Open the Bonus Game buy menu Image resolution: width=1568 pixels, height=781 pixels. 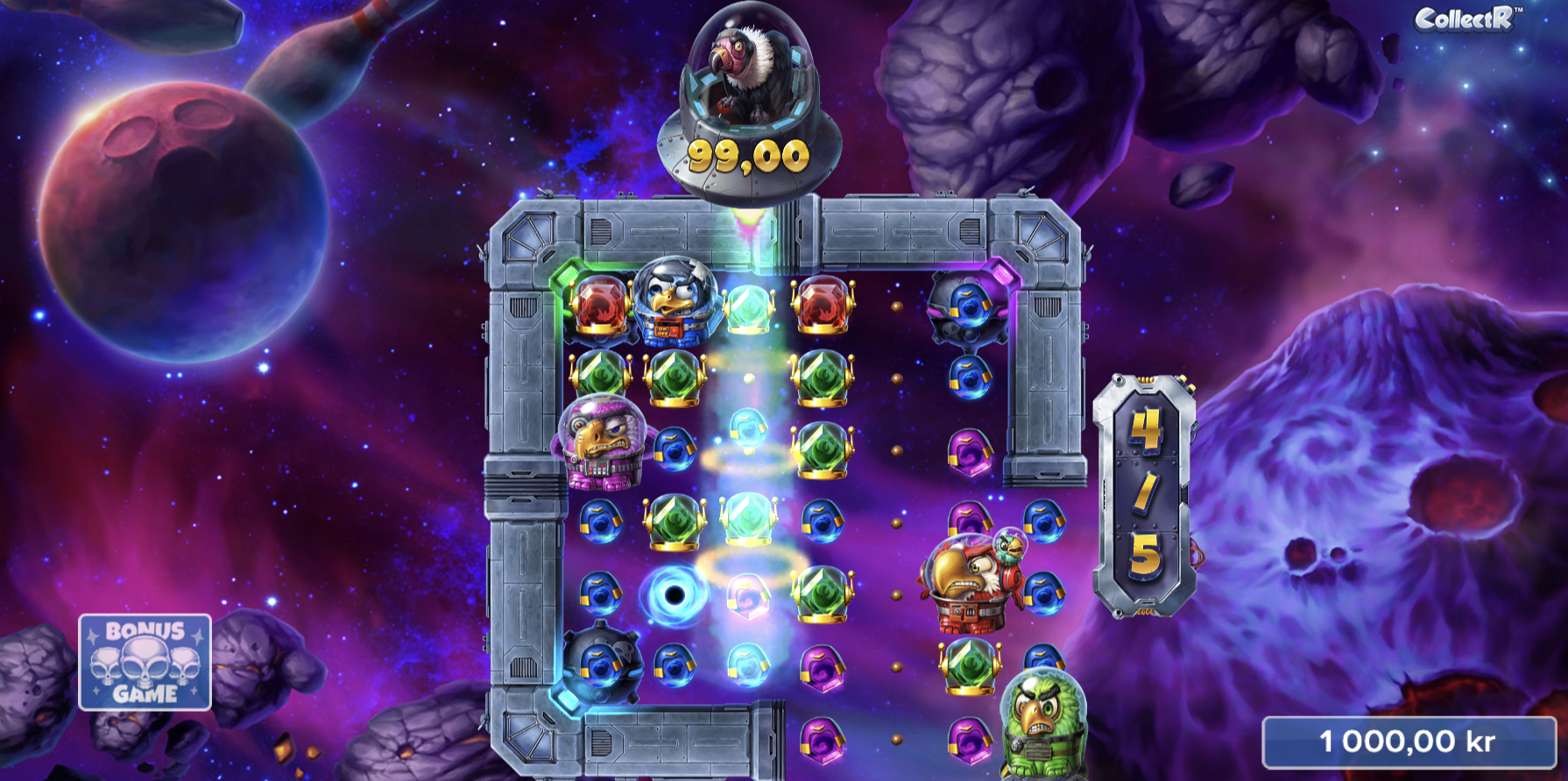tap(145, 662)
